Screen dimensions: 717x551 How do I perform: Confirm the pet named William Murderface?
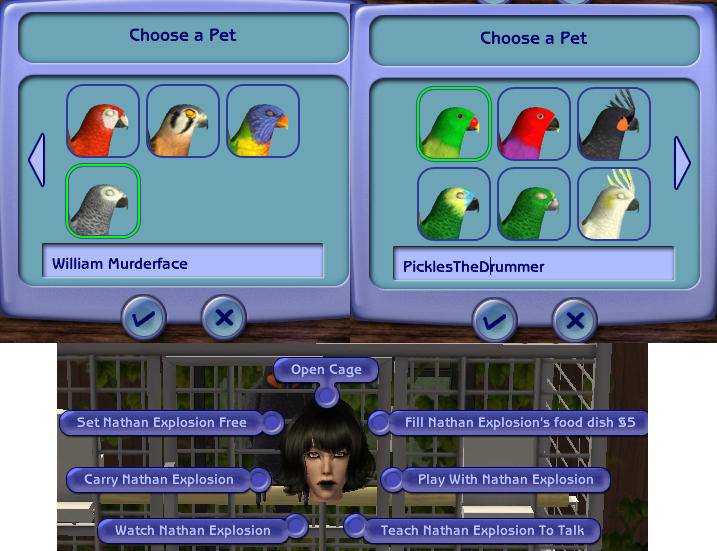click(145, 318)
